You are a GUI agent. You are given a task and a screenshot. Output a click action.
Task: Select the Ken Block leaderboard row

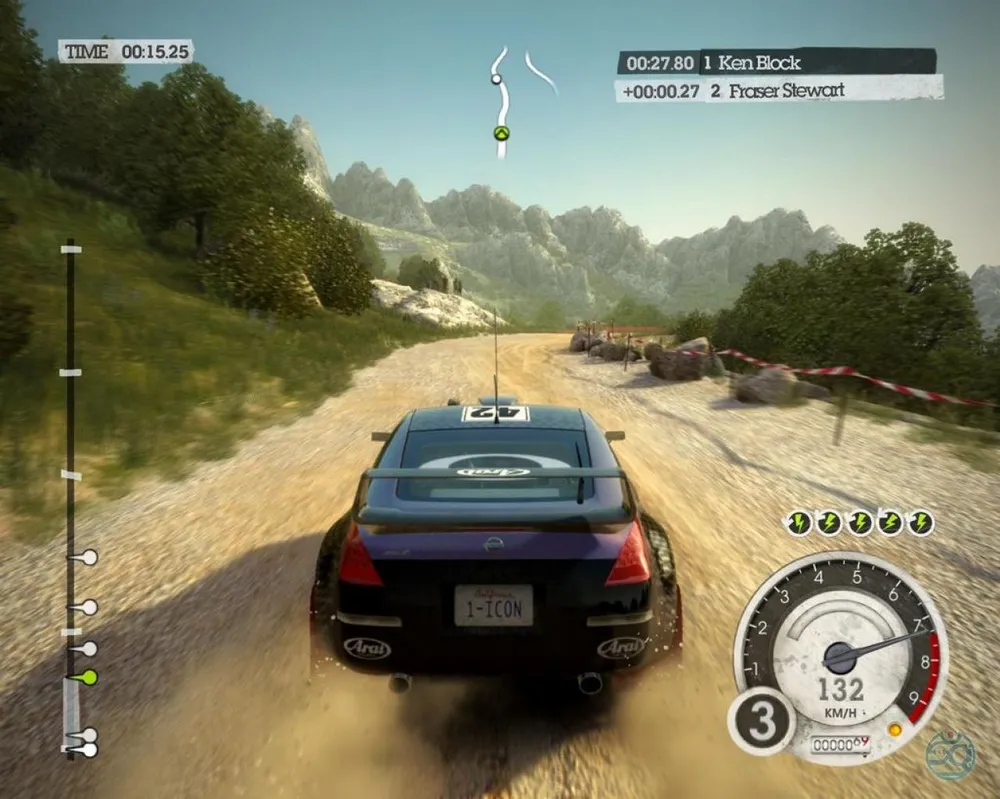[776, 63]
